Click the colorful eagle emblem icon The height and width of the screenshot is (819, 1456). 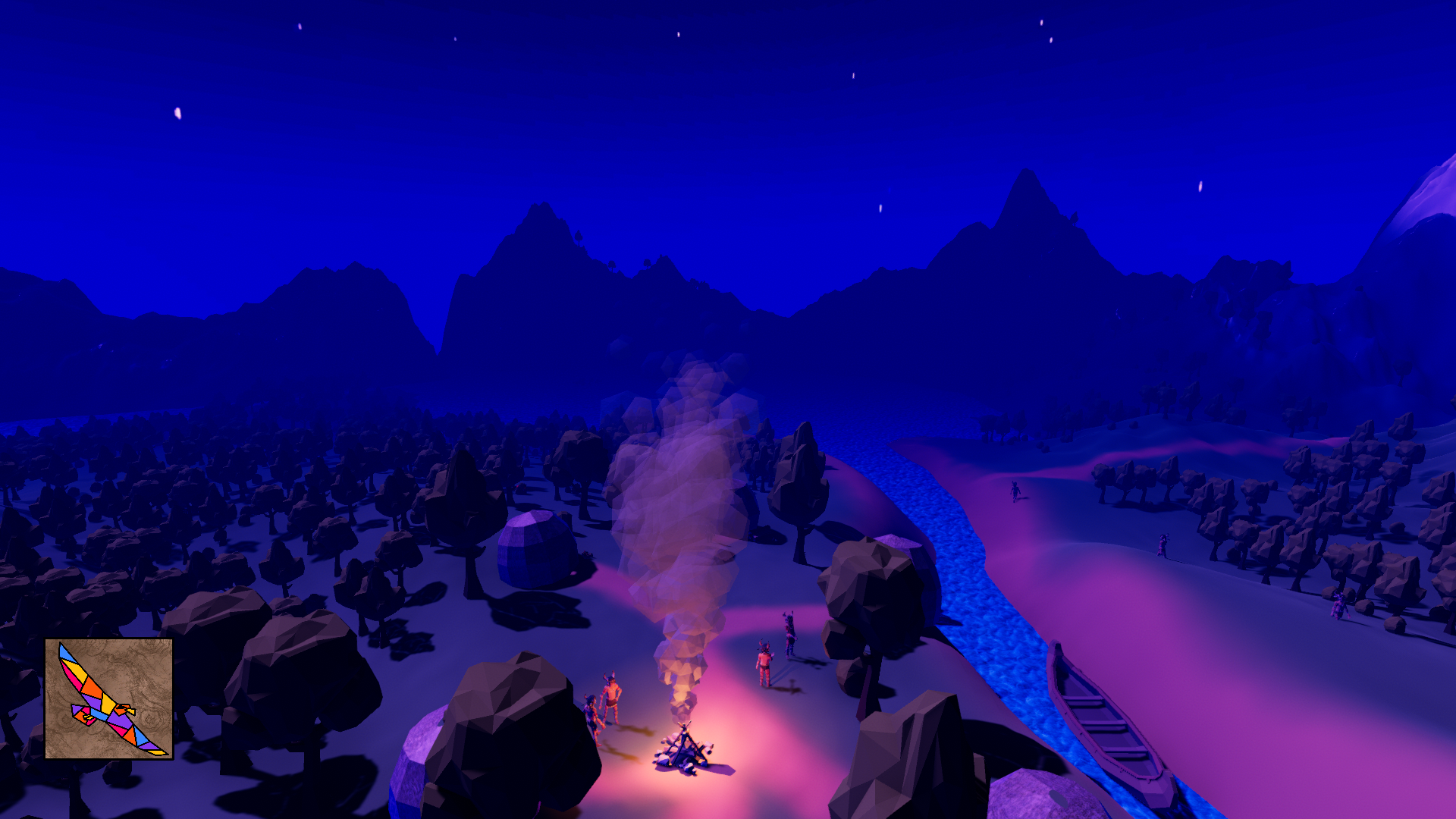point(109,698)
